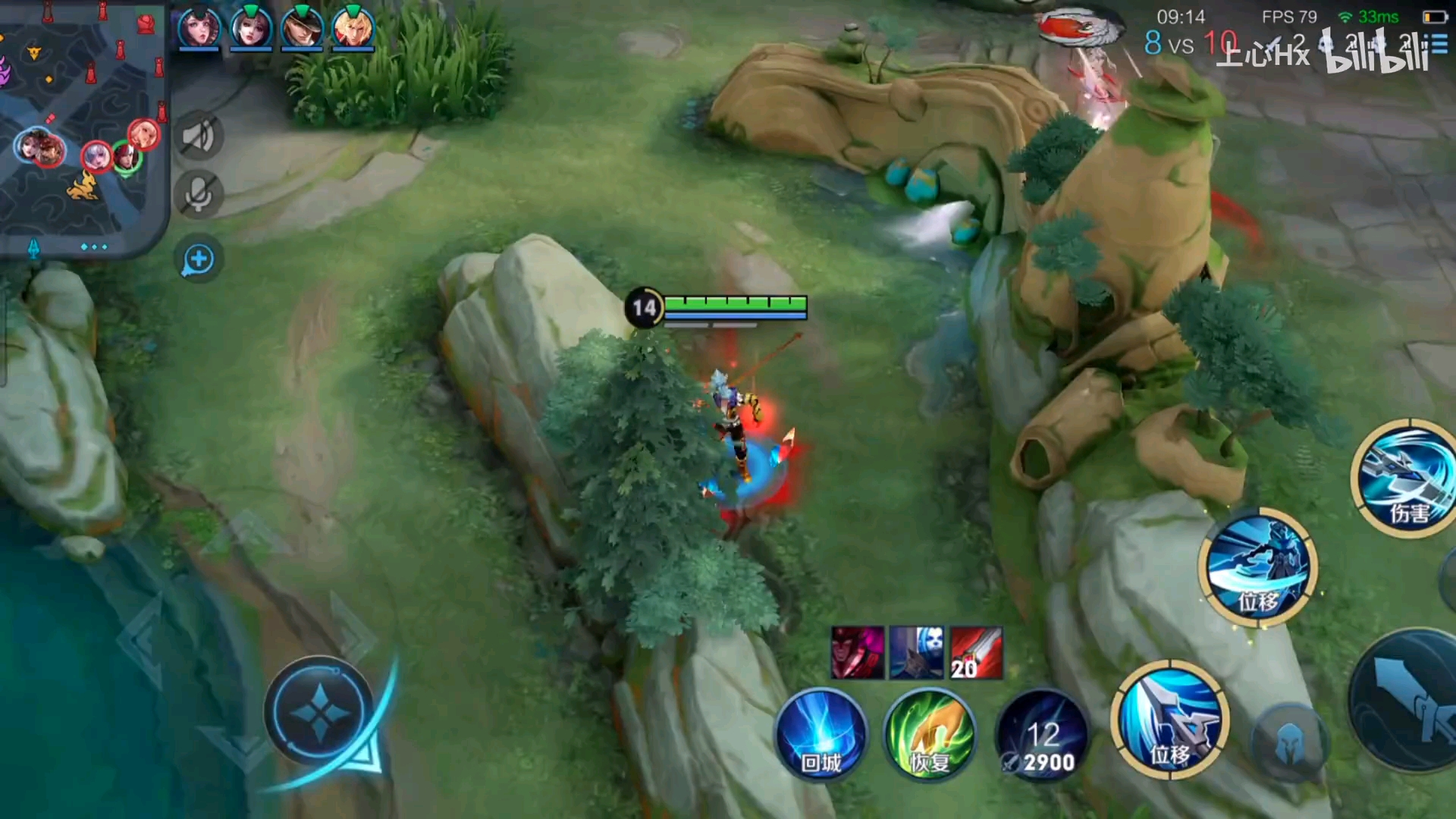Tap the red-faced hero icon above recall
Image resolution: width=1456 pixels, height=819 pixels.
(858, 652)
